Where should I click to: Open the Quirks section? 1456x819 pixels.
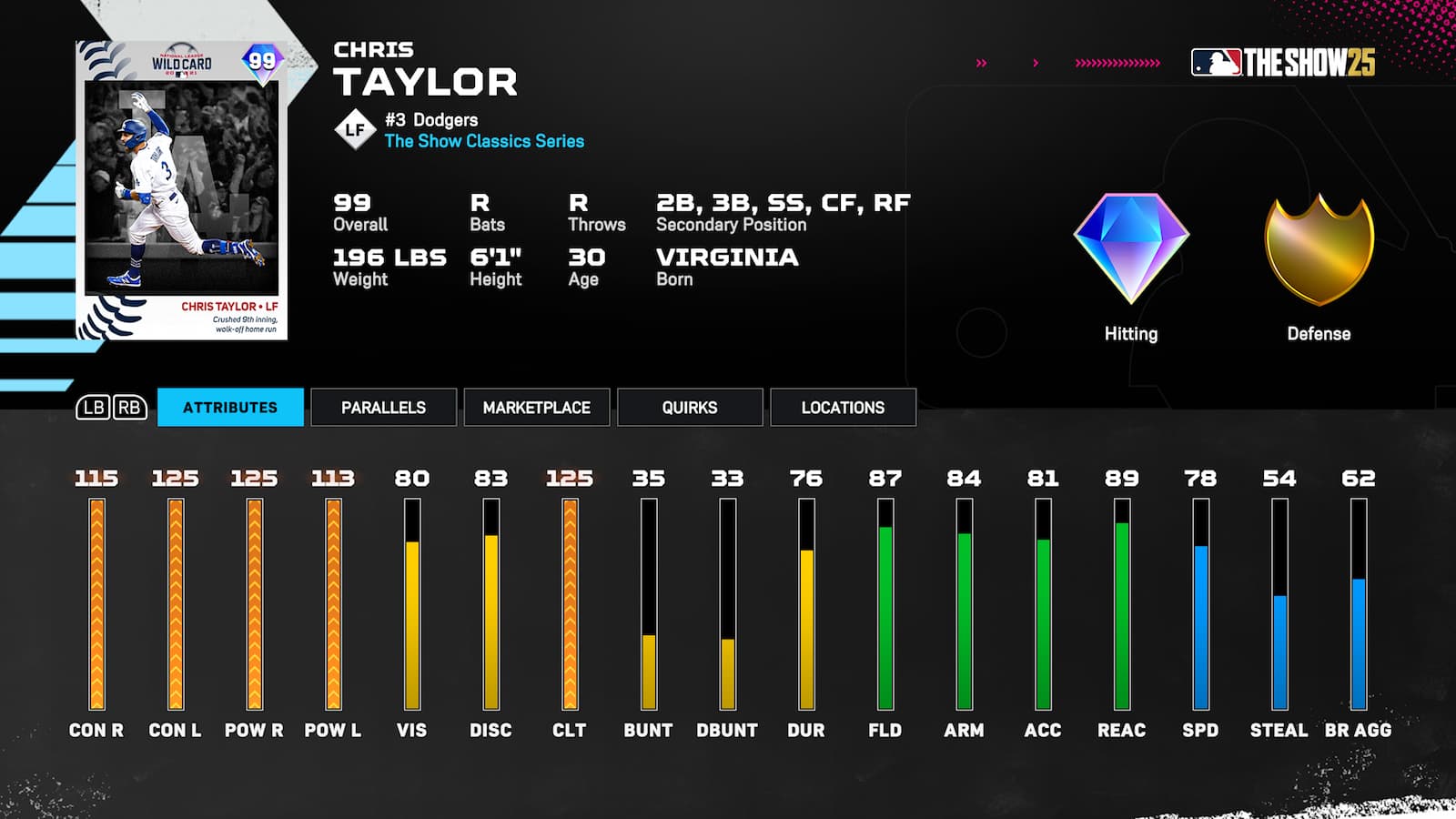[x=689, y=408]
